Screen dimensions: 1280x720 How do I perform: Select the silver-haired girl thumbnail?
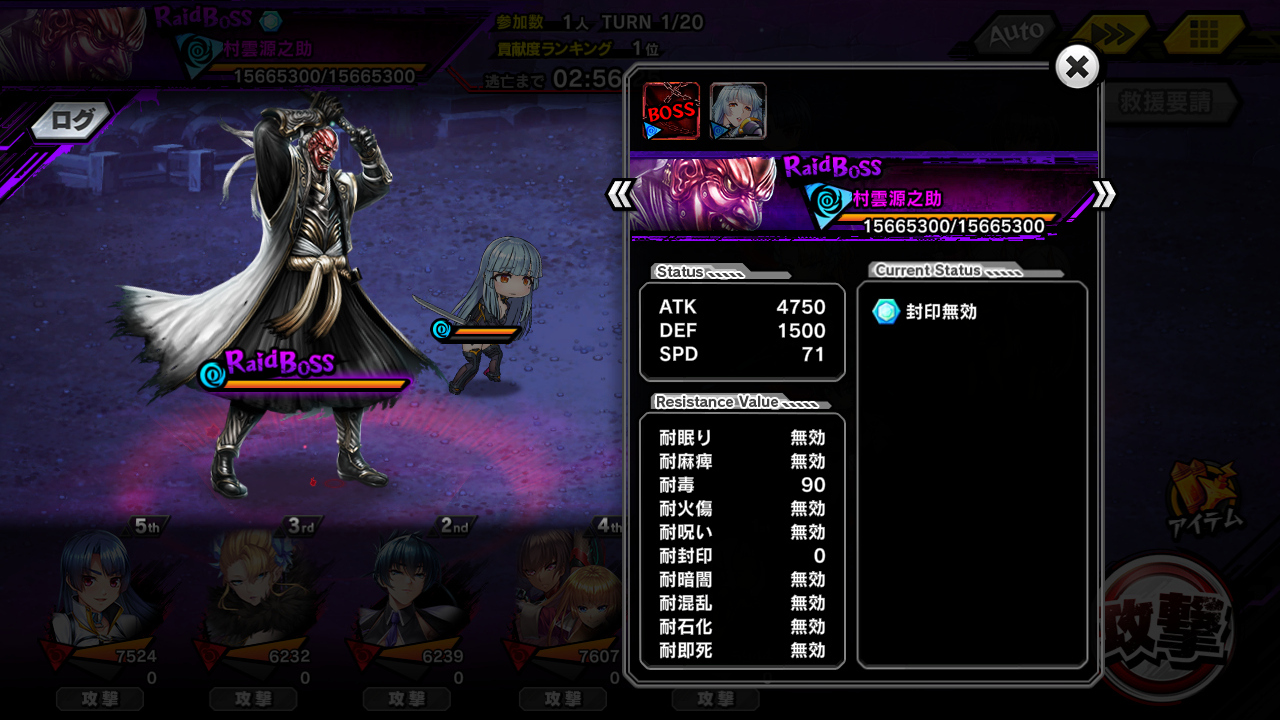(738, 111)
